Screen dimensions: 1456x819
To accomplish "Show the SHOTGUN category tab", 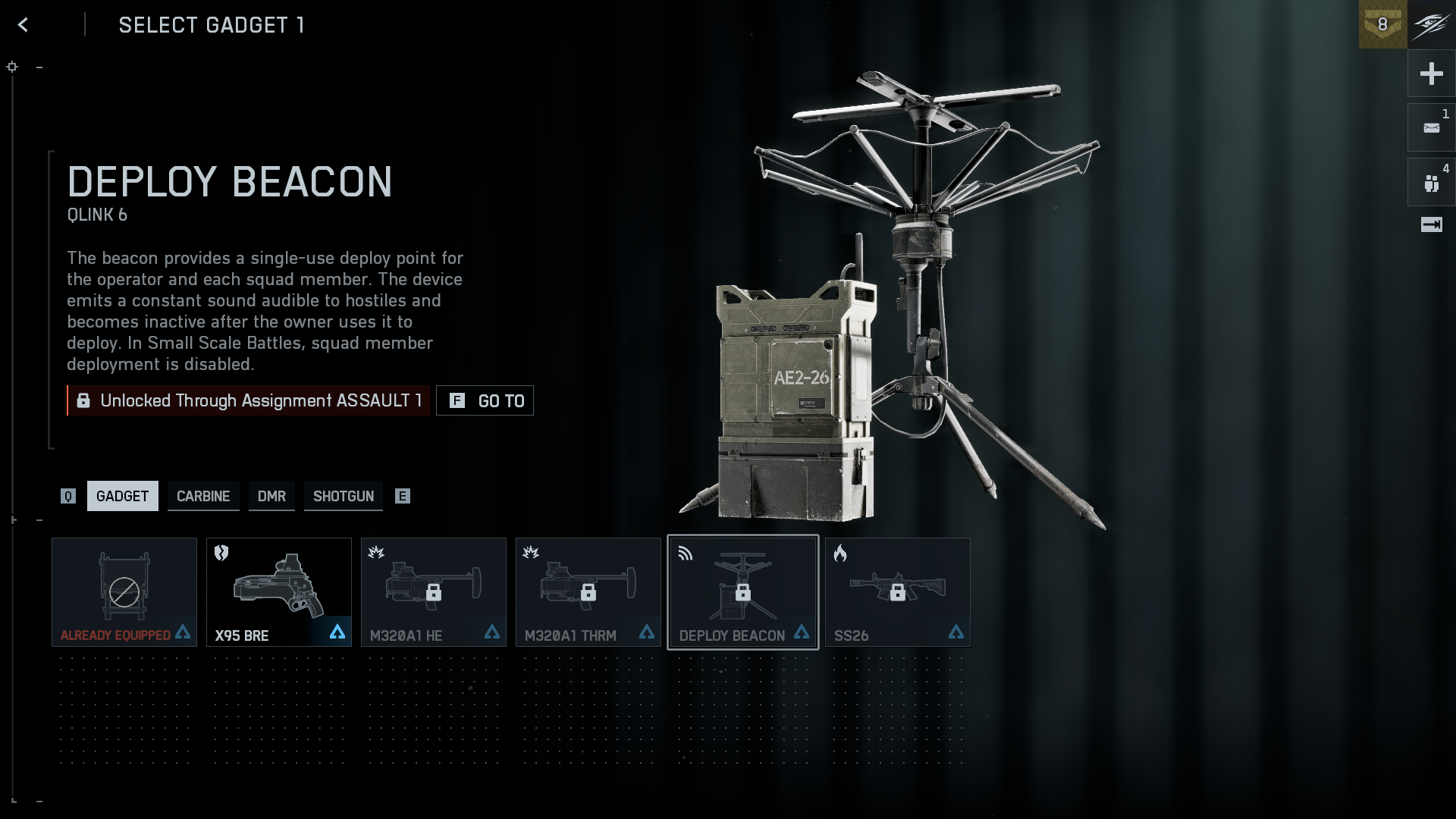I will (344, 496).
